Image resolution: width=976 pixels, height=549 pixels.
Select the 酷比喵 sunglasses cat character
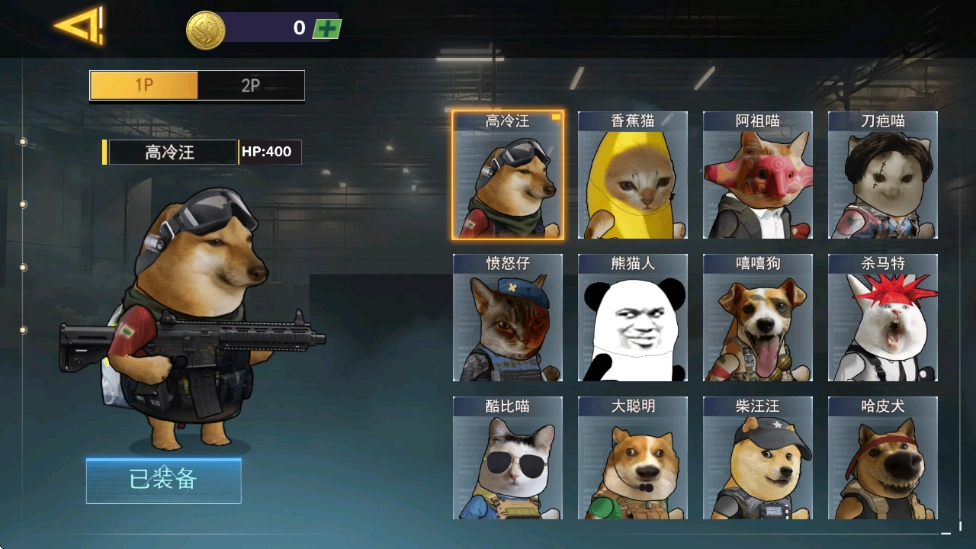[507, 459]
